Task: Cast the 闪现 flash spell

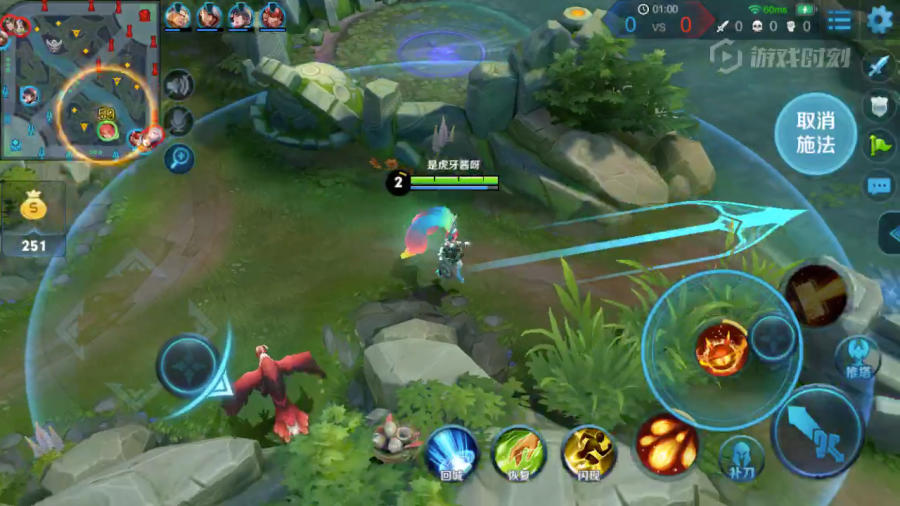Action: (589, 452)
